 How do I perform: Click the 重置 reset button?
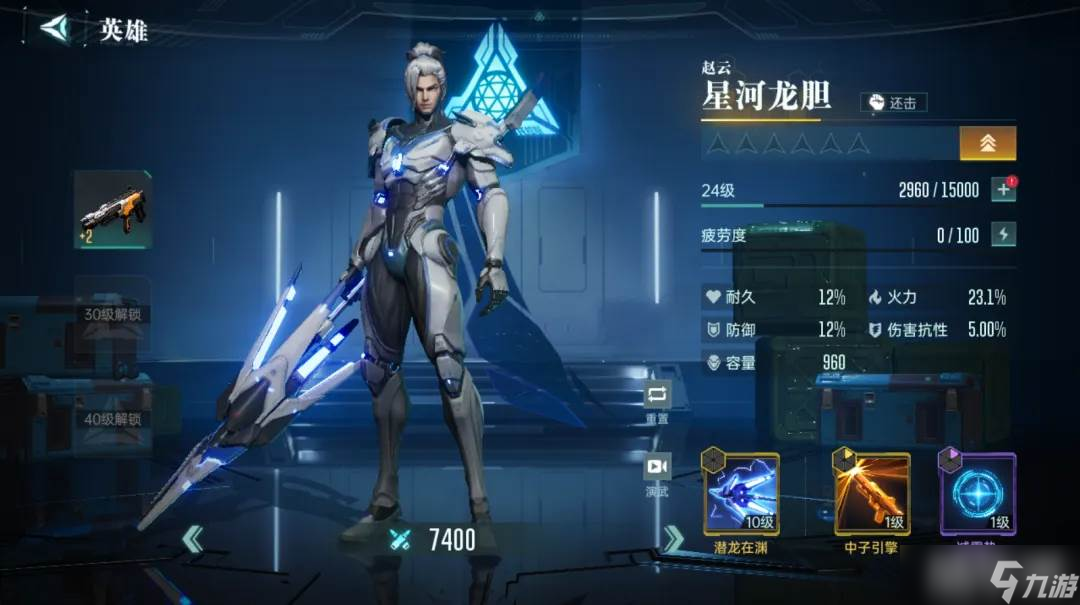pyautogui.click(x=657, y=395)
